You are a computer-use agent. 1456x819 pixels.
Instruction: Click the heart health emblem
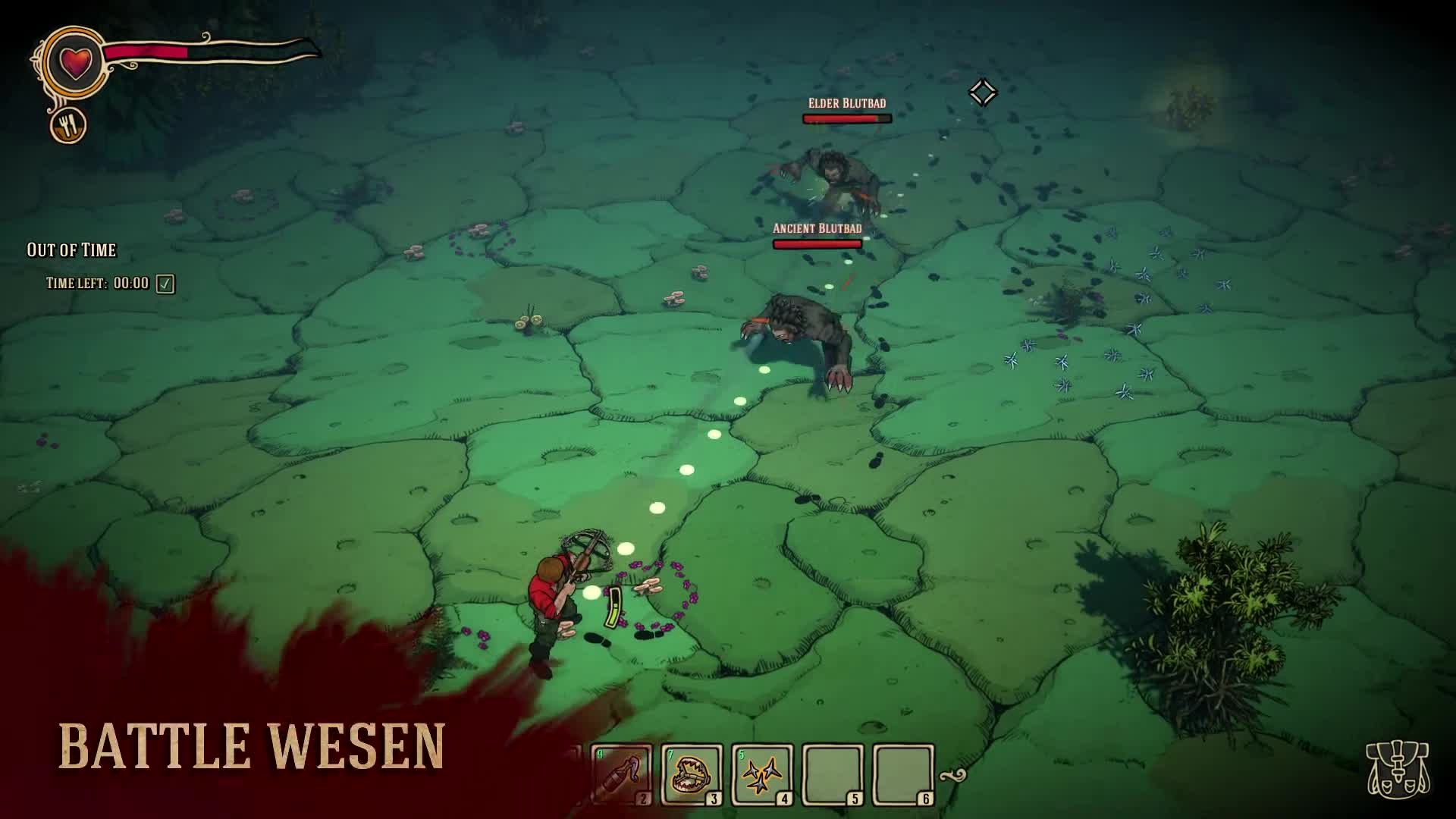pos(74,62)
